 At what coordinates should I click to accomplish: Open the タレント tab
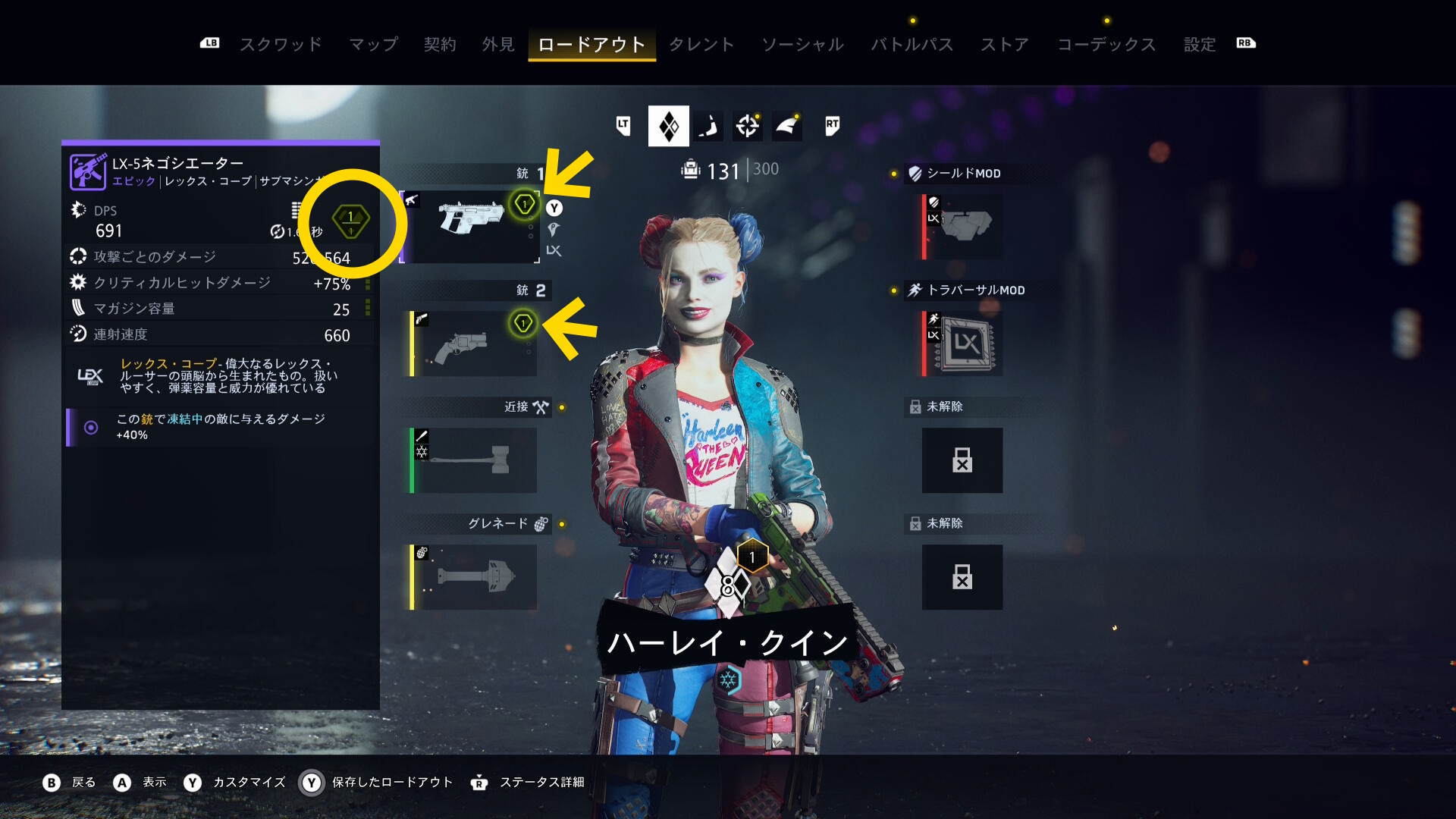pos(701,45)
